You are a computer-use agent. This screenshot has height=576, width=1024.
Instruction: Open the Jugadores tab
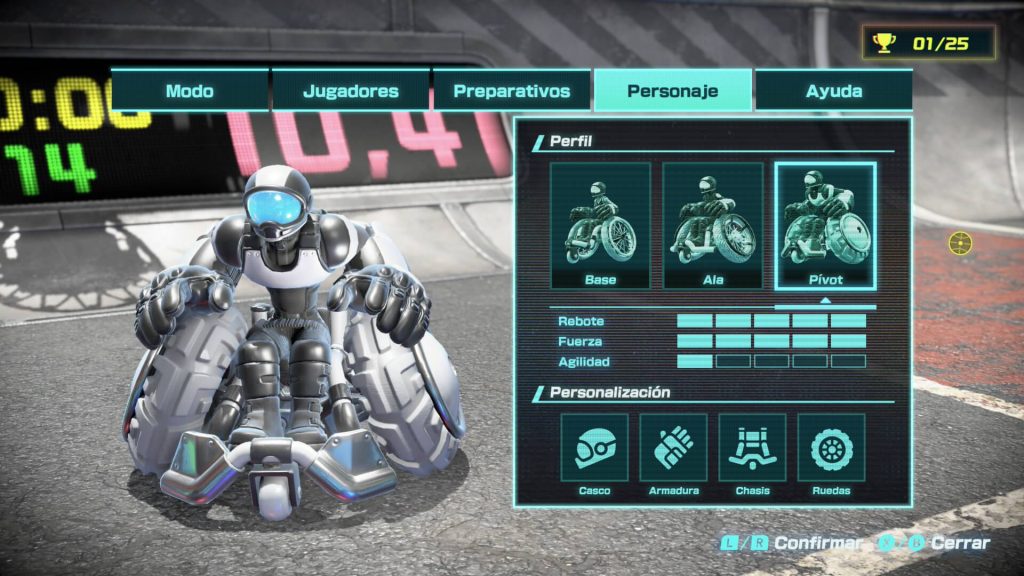351,91
